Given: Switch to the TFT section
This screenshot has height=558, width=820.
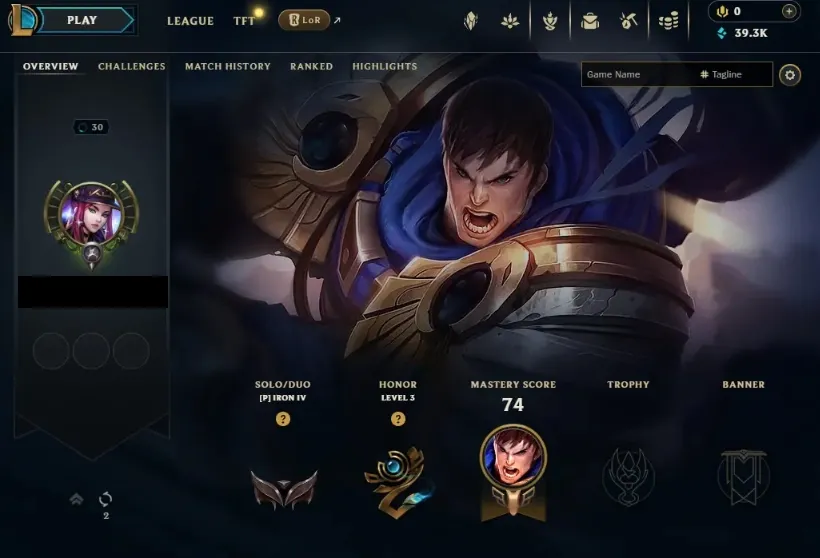Looking at the screenshot, I should 244,21.
